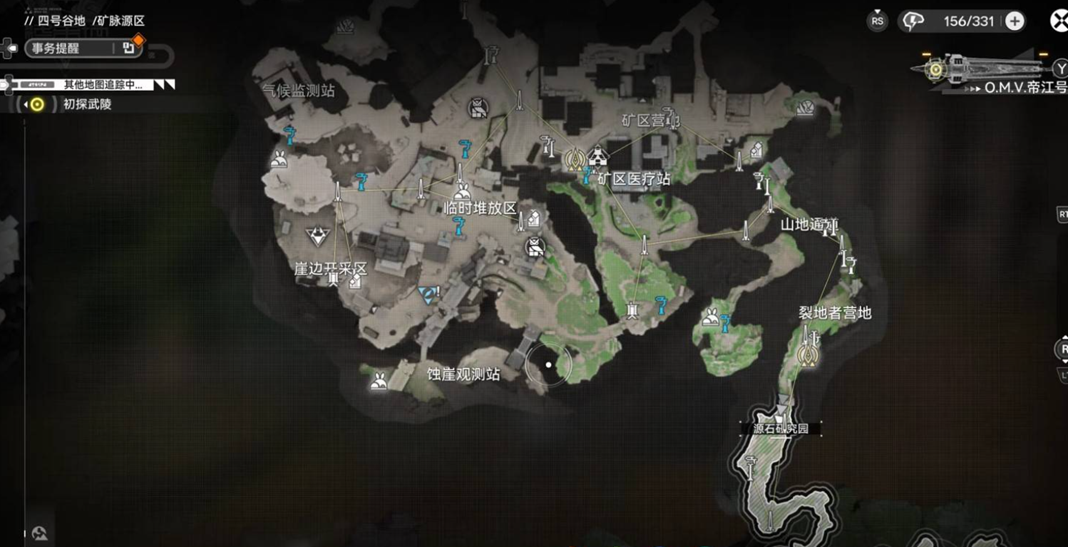Add stamina with the plus button
1068x547 pixels.
(1015, 21)
